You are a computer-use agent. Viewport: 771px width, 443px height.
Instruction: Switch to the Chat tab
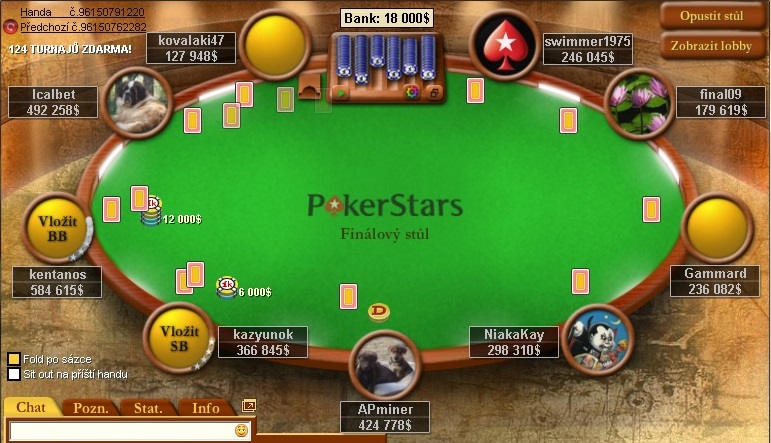point(31,407)
